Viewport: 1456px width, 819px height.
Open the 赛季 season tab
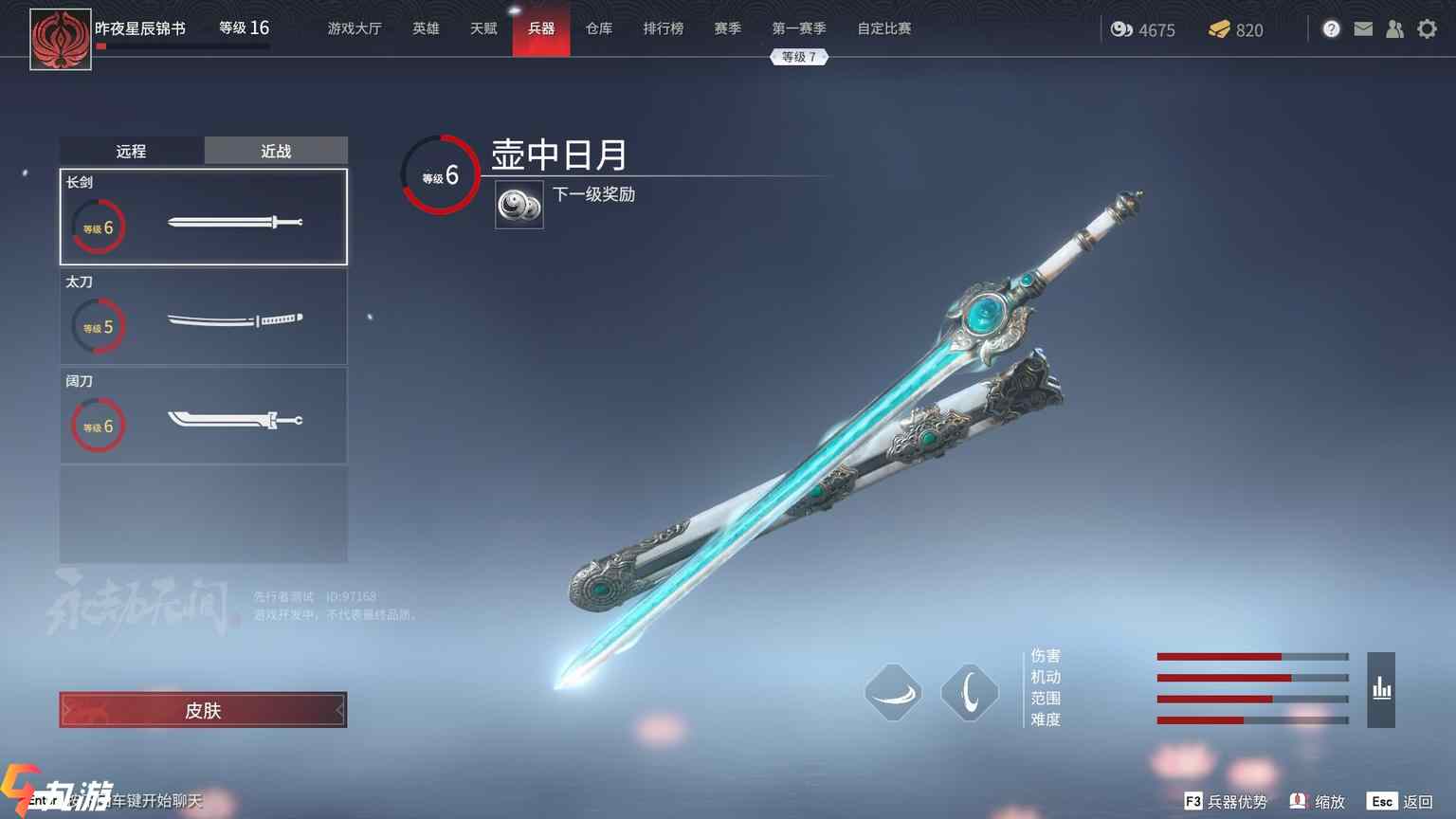[x=728, y=28]
